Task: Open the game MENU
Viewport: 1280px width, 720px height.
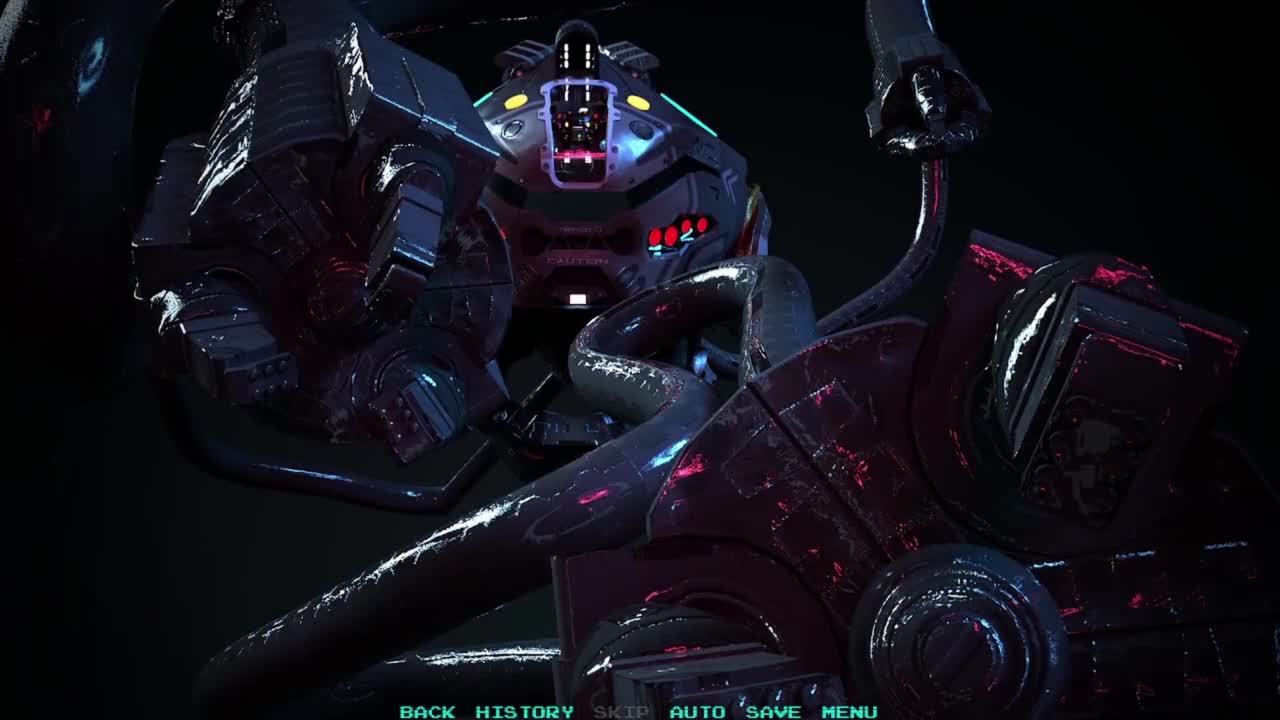Action: tap(849, 712)
